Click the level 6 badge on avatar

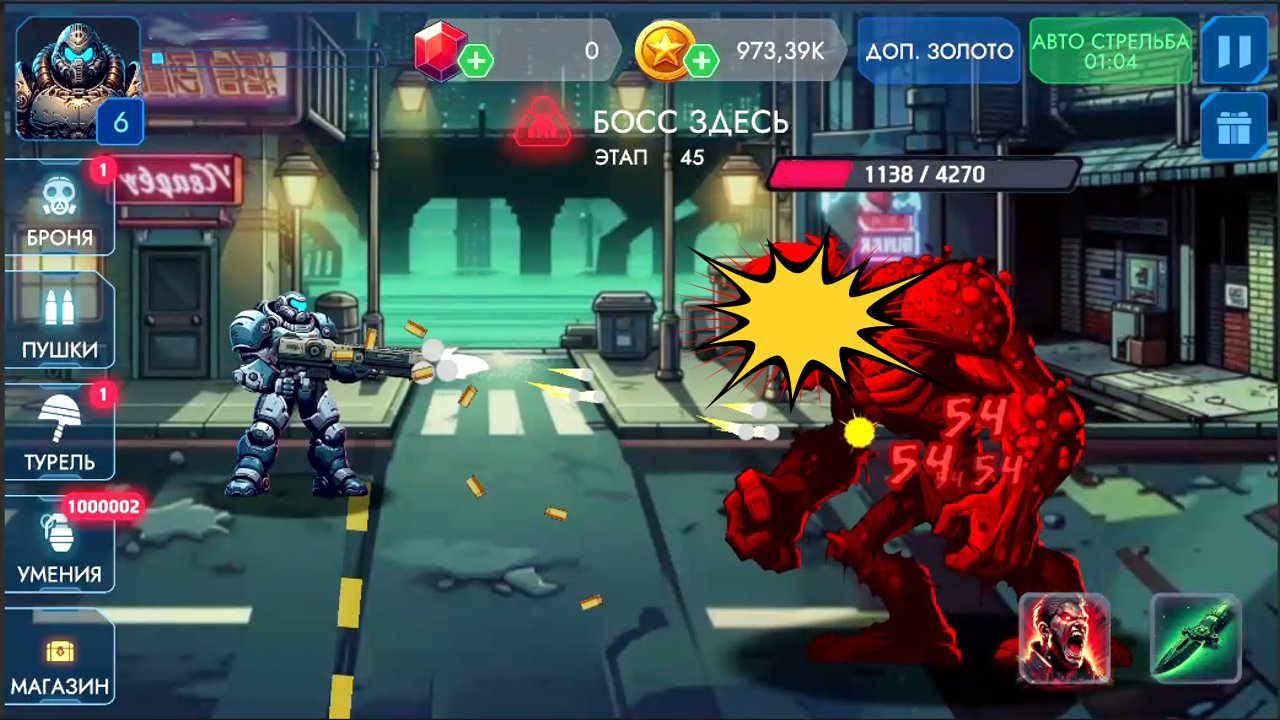pos(120,124)
